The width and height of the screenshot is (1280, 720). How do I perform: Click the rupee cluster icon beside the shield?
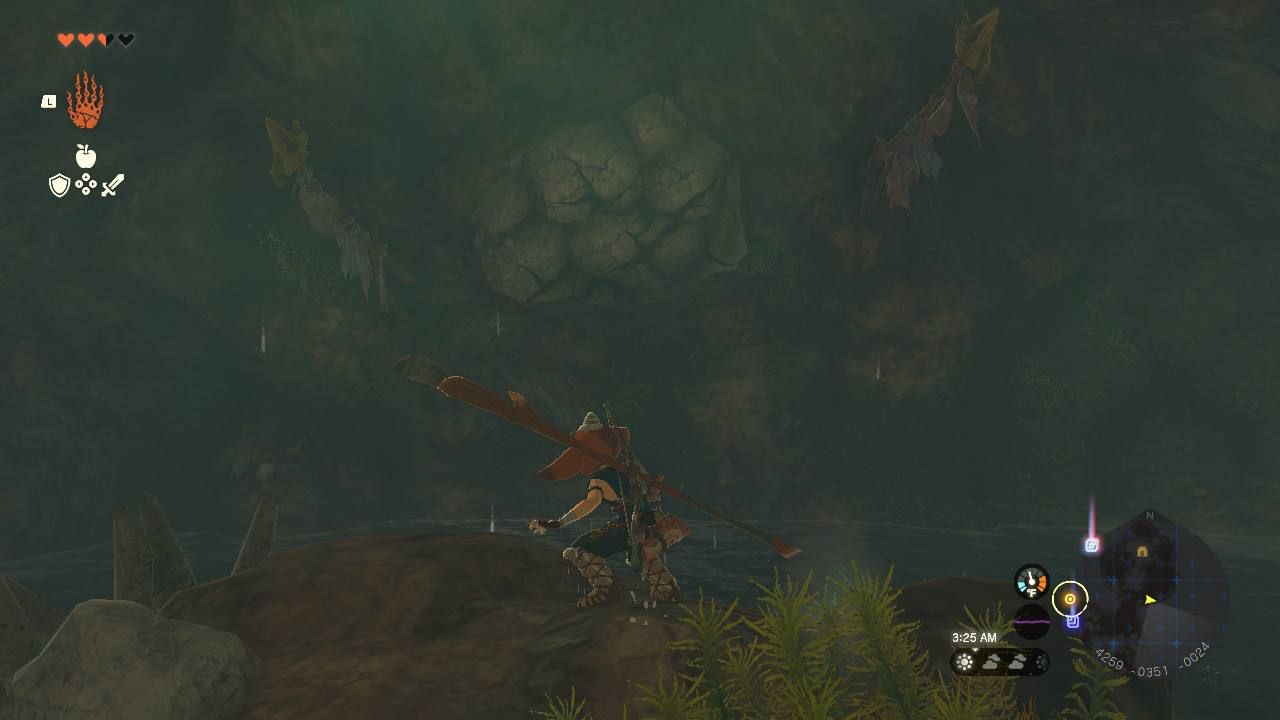[x=85, y=186]
